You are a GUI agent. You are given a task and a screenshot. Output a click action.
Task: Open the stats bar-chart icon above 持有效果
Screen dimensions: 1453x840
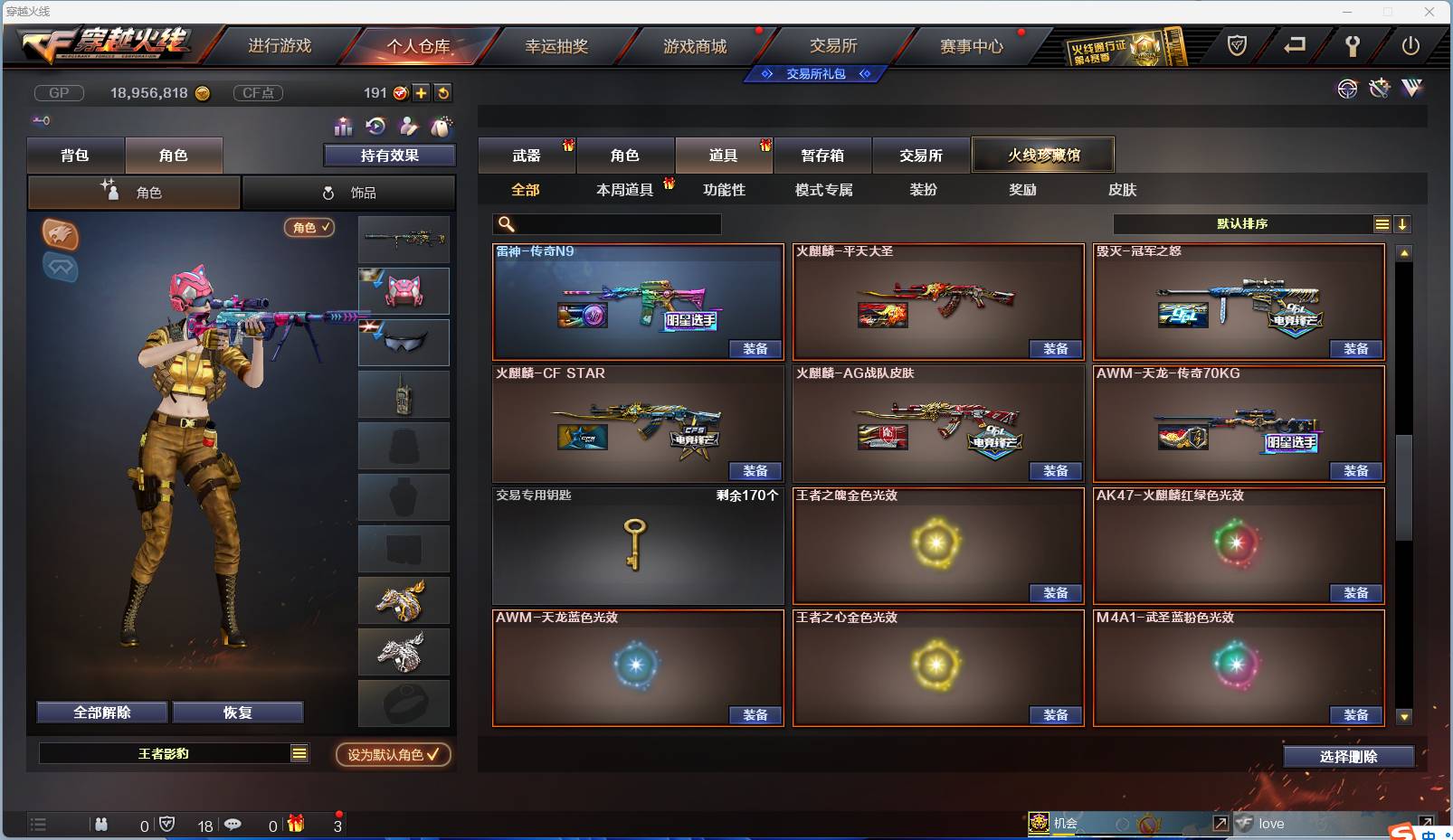click(344, 127)
